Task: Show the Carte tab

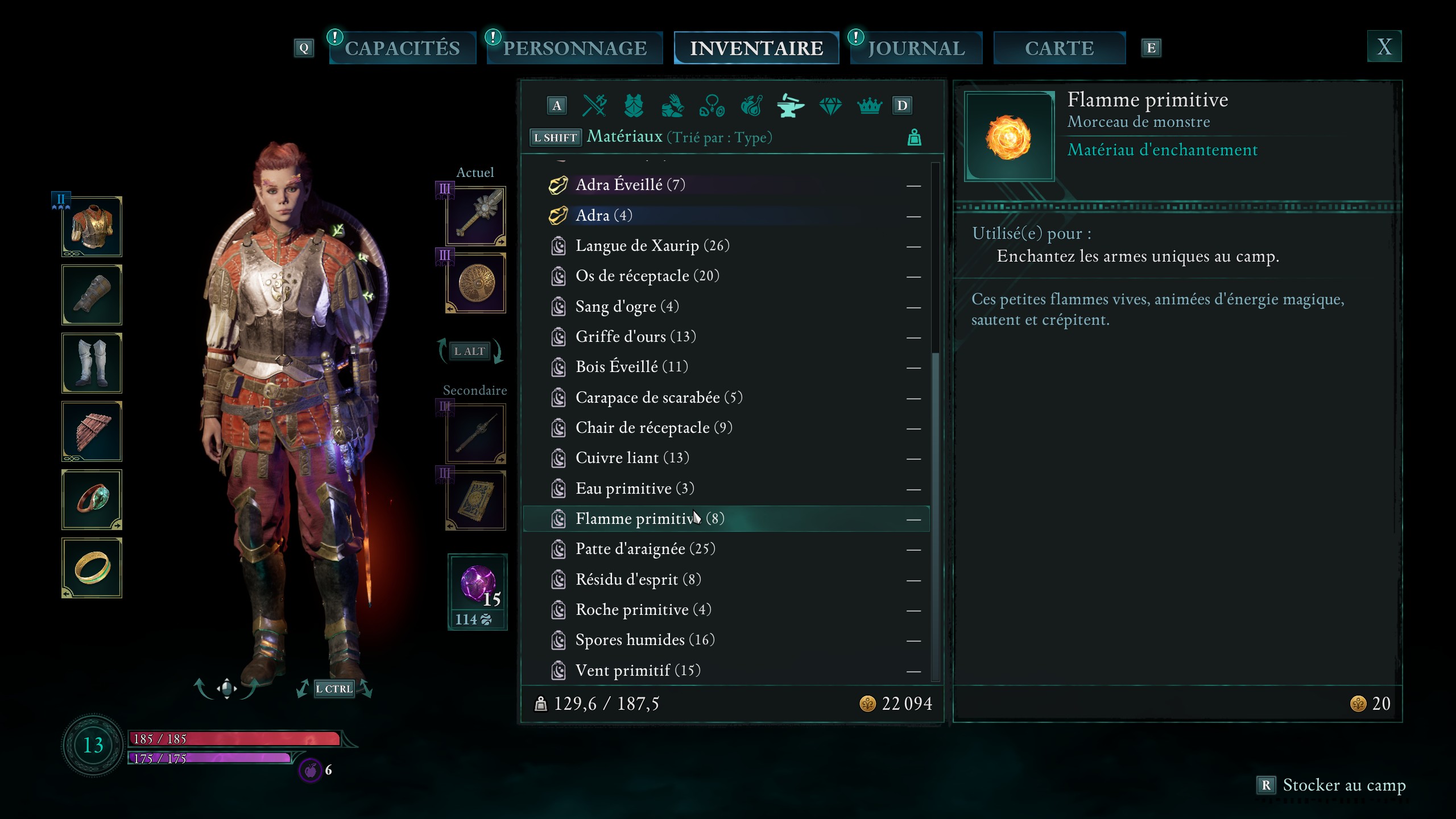Action: [x=1059, y=48]
